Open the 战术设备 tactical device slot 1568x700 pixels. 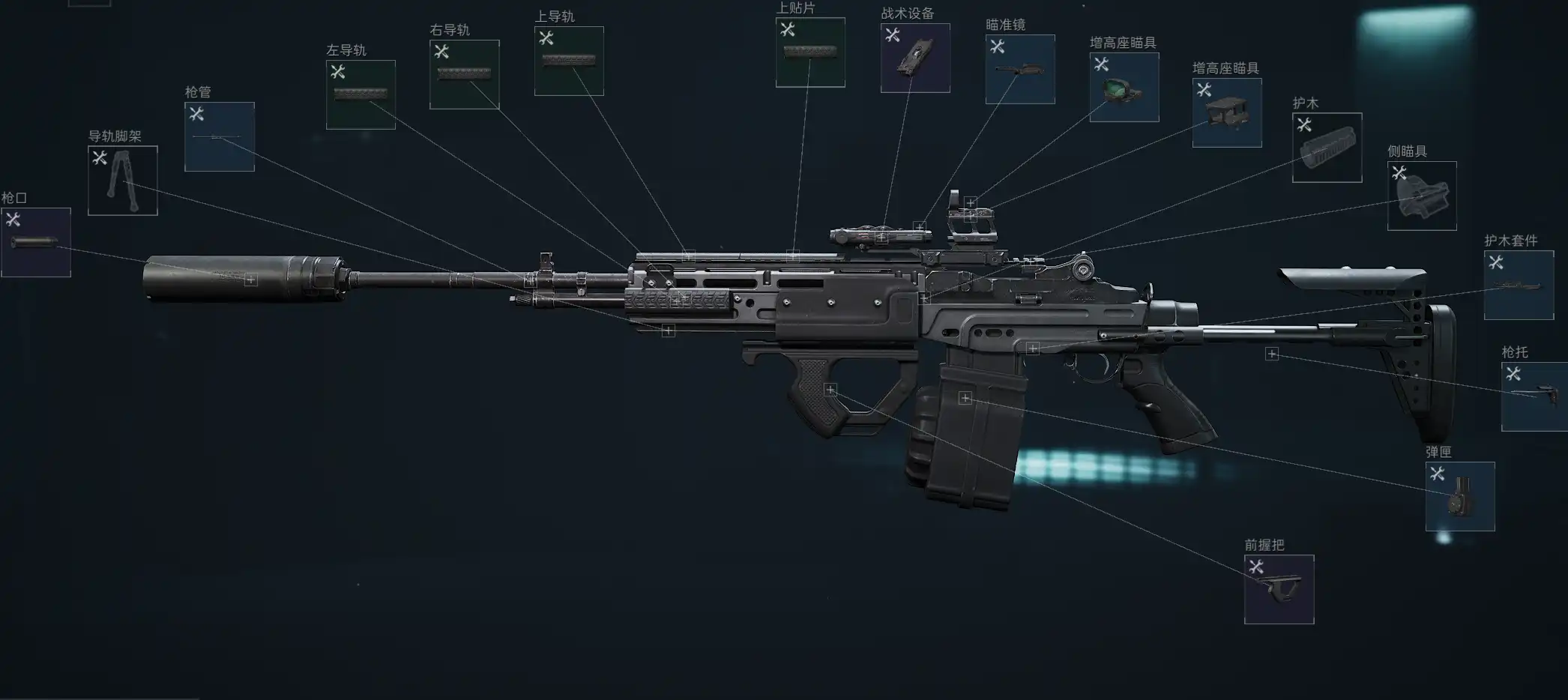(915, 58)
